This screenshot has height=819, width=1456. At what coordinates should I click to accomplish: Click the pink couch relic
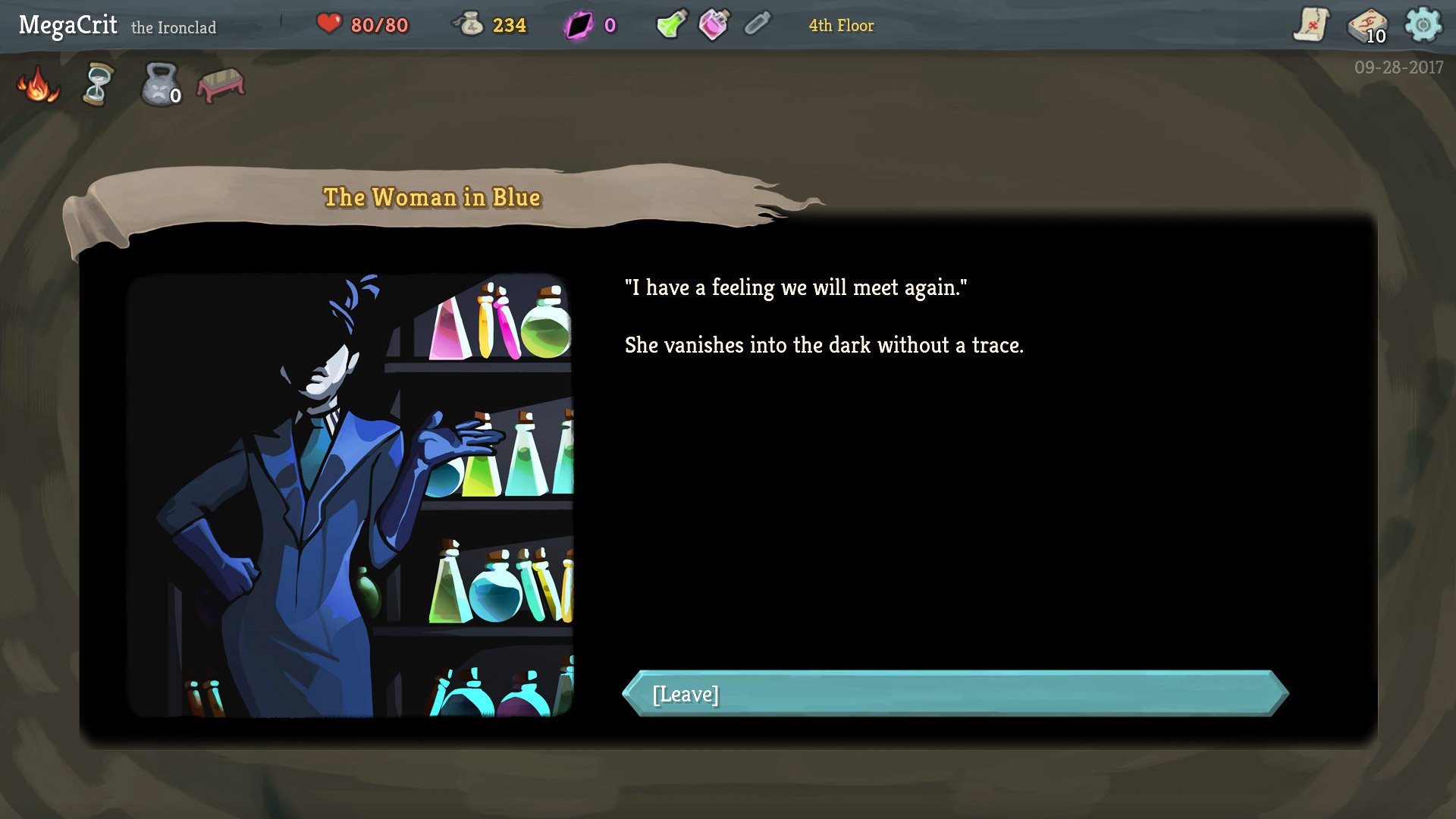pos(220,83)
